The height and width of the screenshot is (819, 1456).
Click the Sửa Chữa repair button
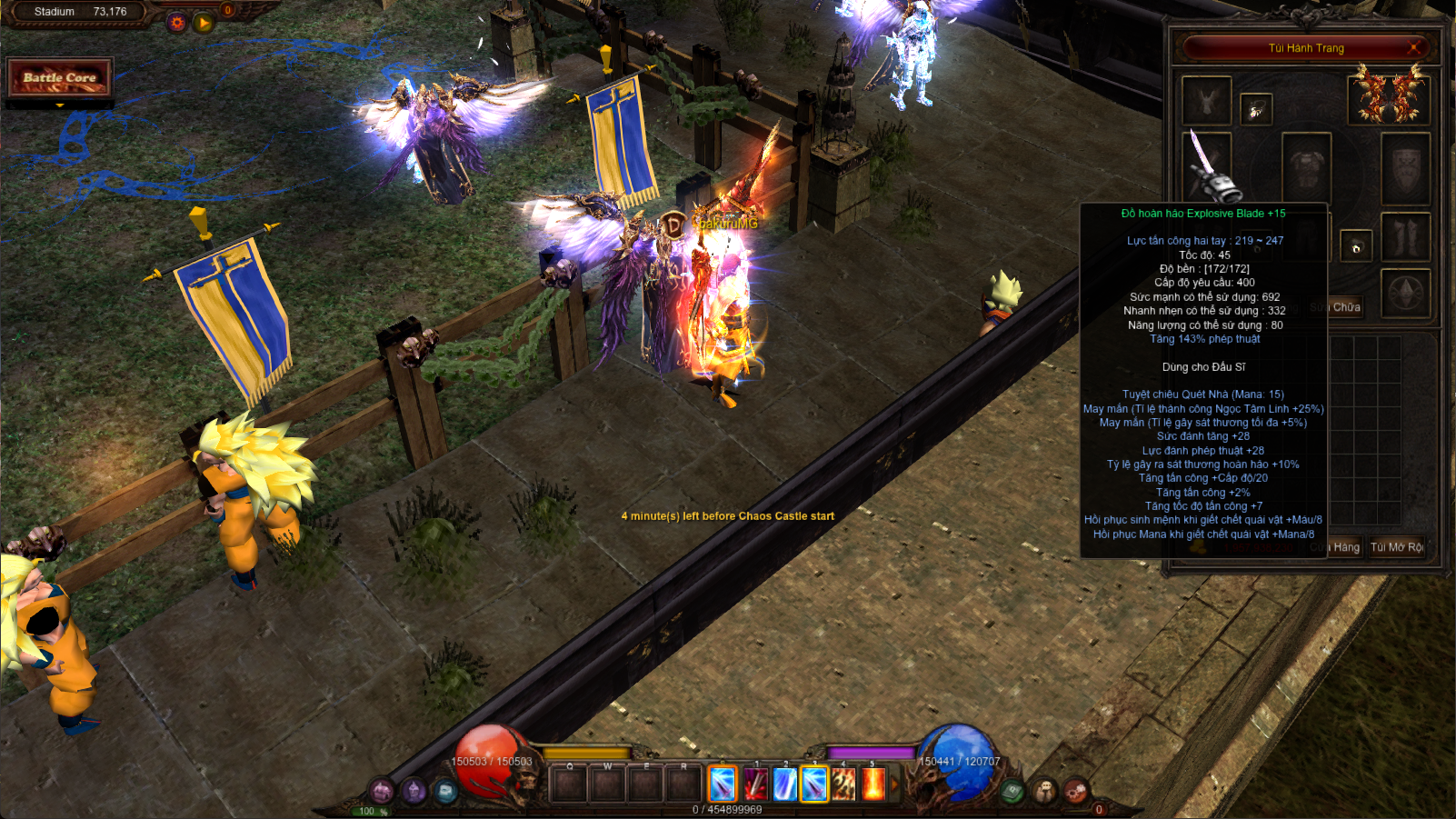click(x=1337, y=307)
